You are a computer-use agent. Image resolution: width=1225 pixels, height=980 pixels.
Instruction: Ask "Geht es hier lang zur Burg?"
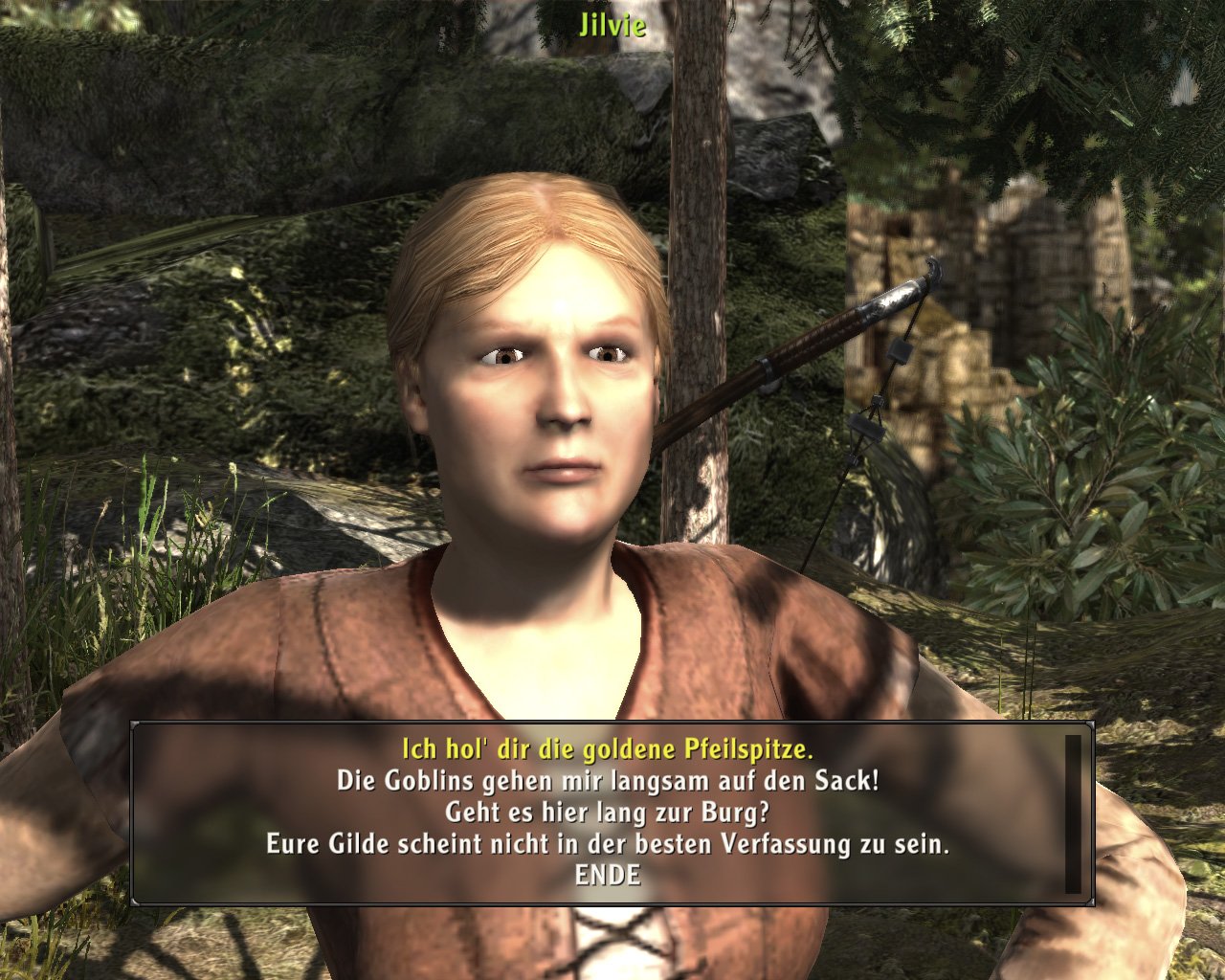608,813
